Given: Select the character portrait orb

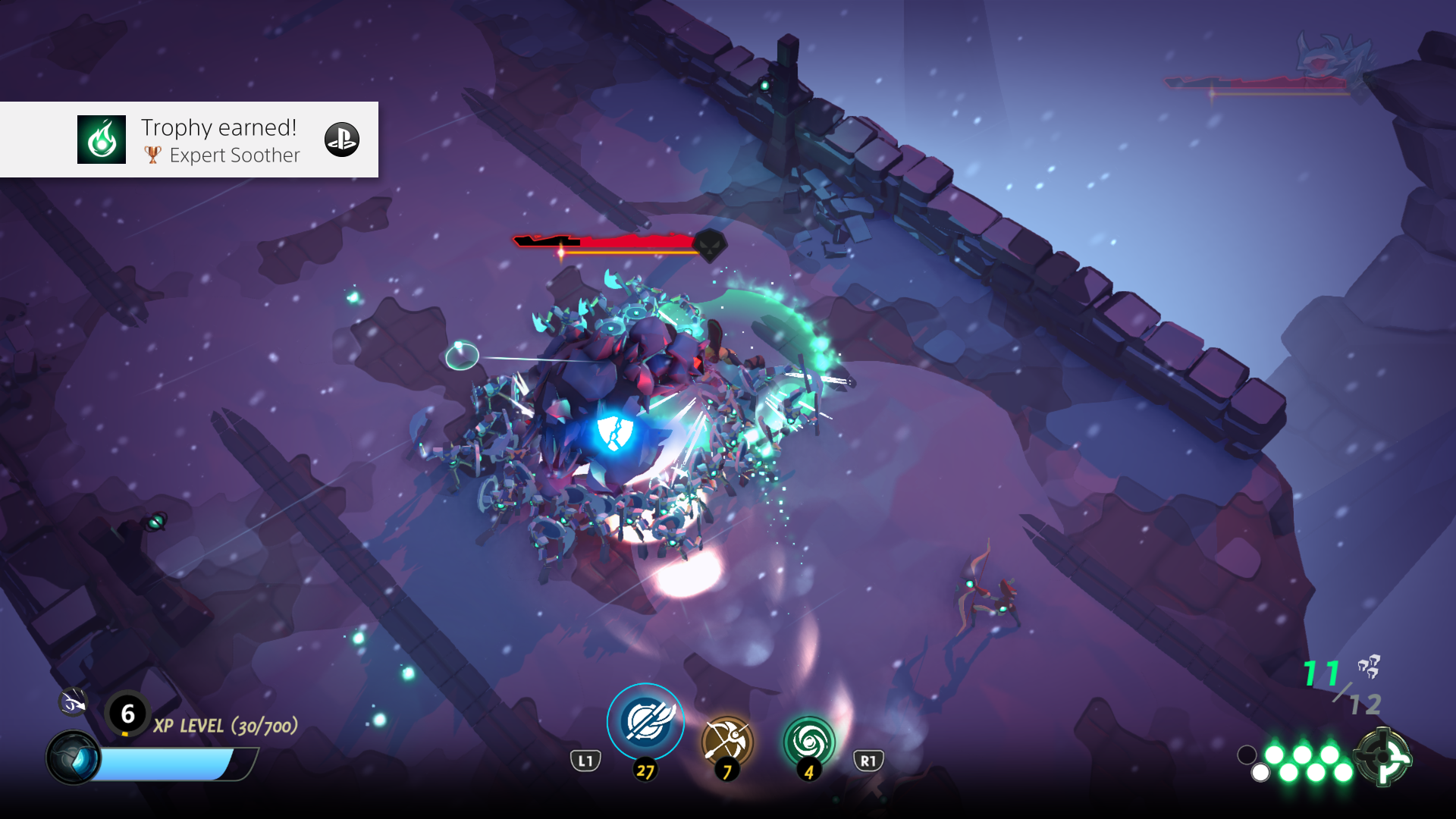Looking at the screenshot, I should (74, 758).
